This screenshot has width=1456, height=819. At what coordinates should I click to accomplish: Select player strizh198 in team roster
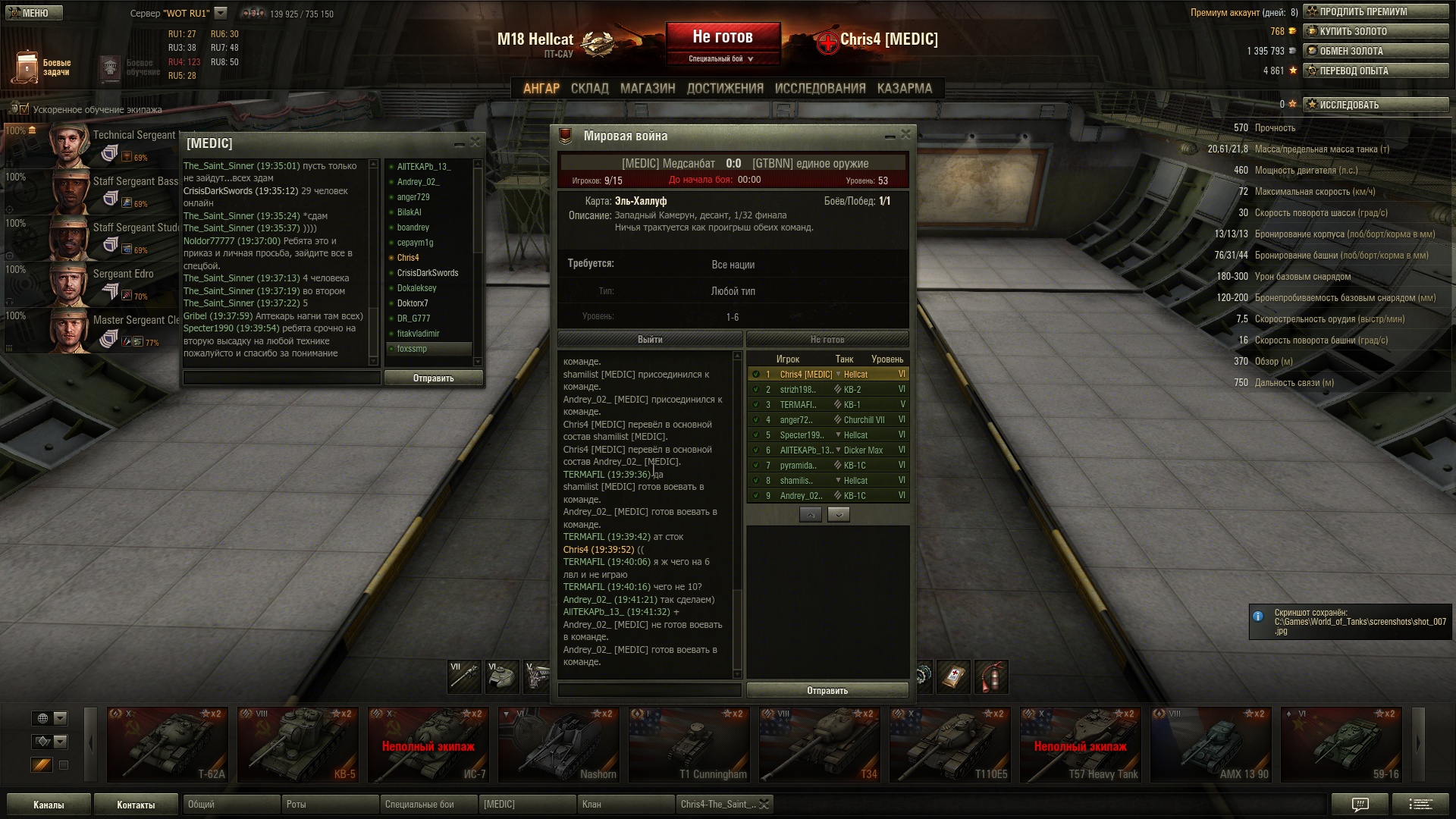pos(798,390)
